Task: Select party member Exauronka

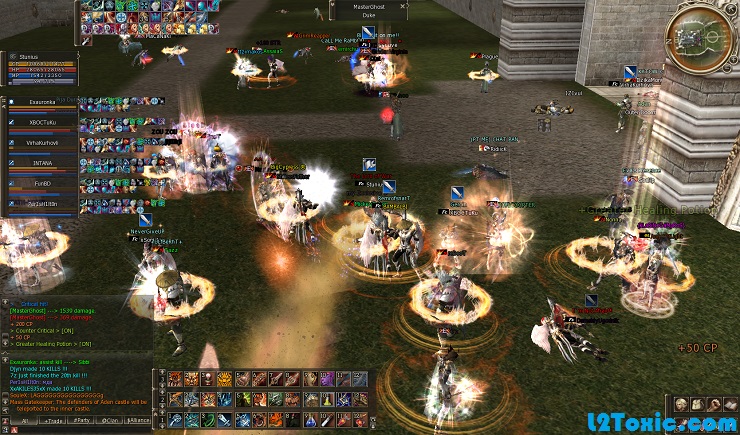Action: coord(42,102)
